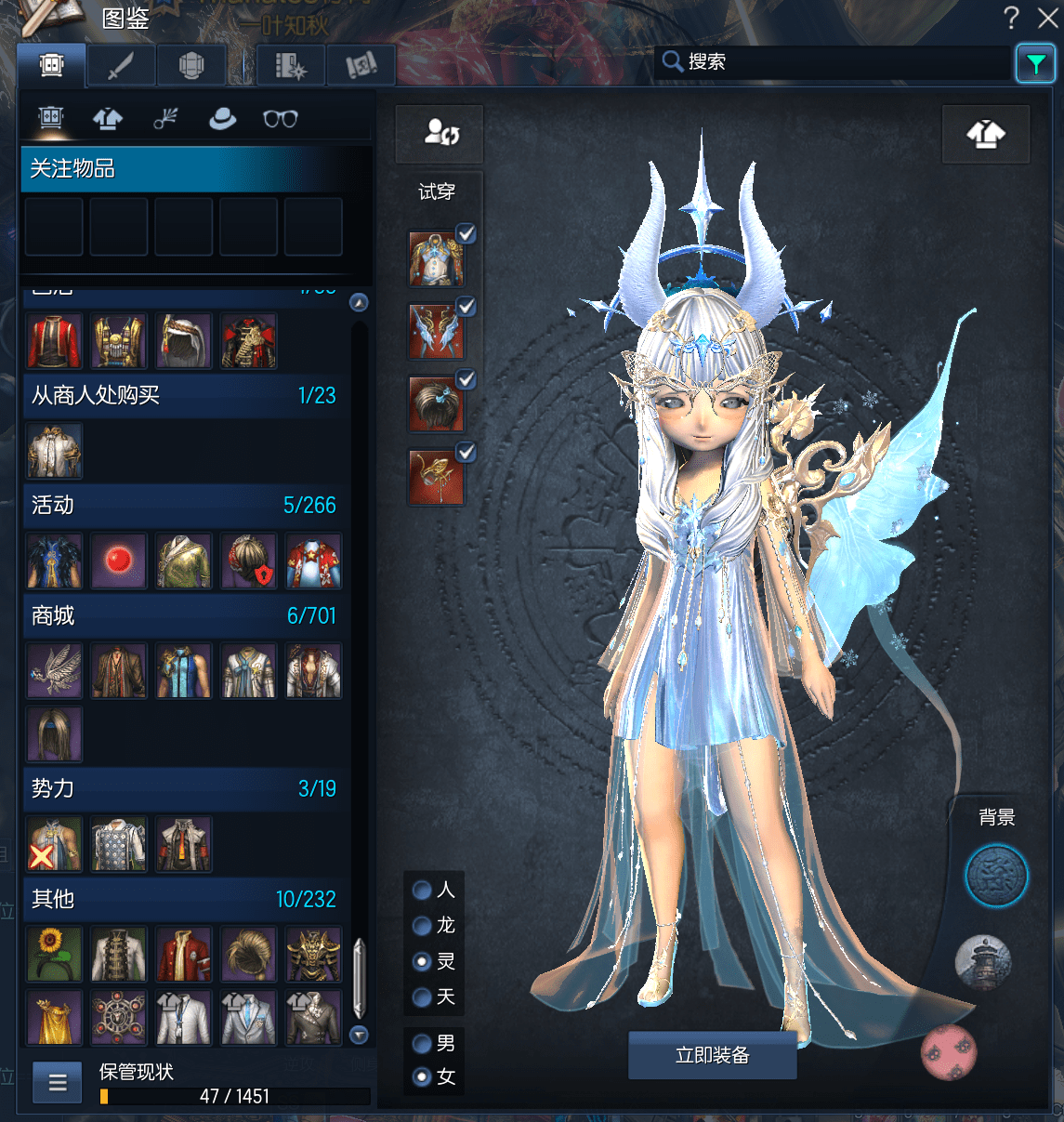Select the sunflower item under 其他
Viewport: 1064px width, 1122px height.
point(55,954)
